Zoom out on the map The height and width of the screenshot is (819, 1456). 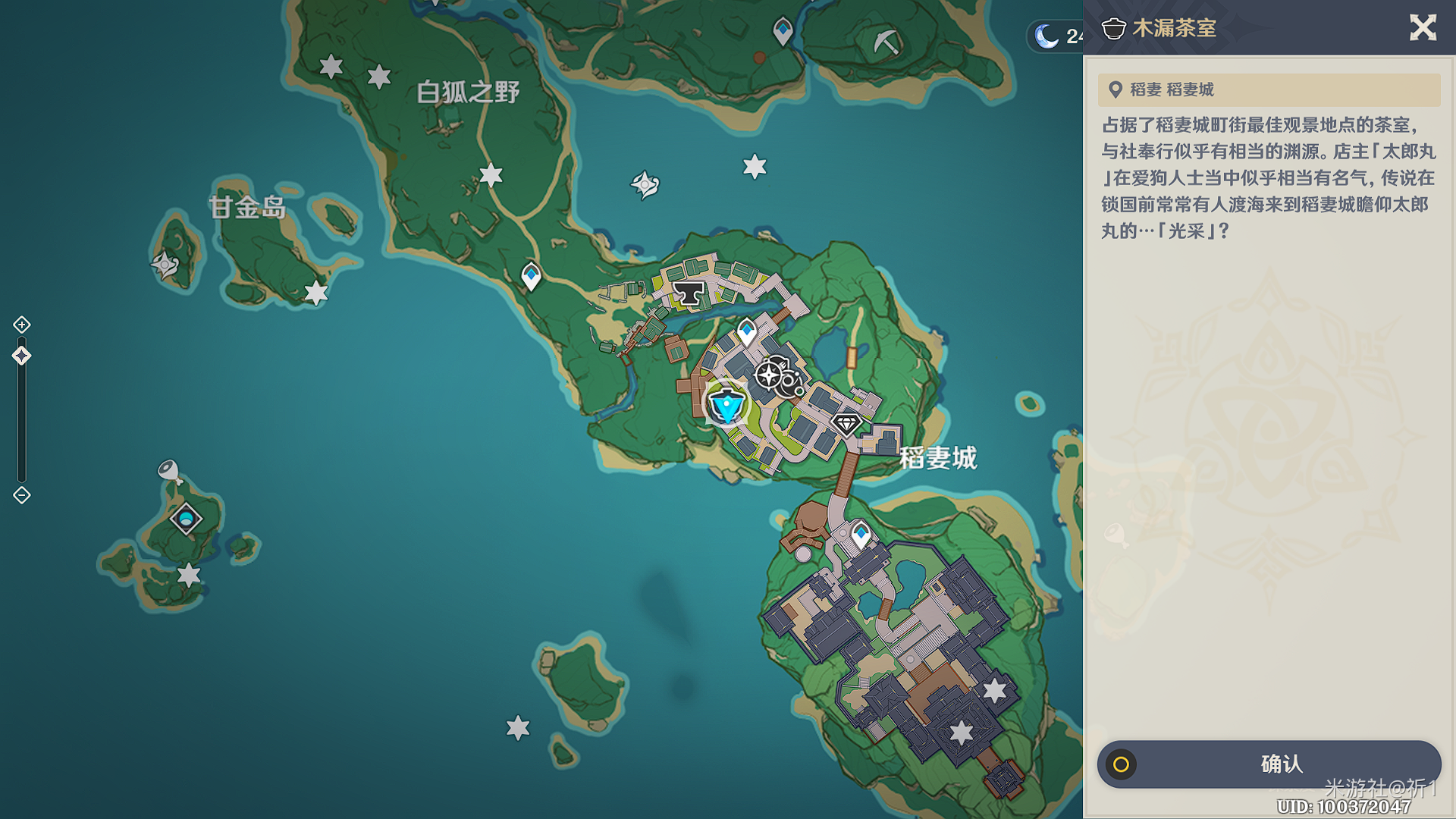22,495
